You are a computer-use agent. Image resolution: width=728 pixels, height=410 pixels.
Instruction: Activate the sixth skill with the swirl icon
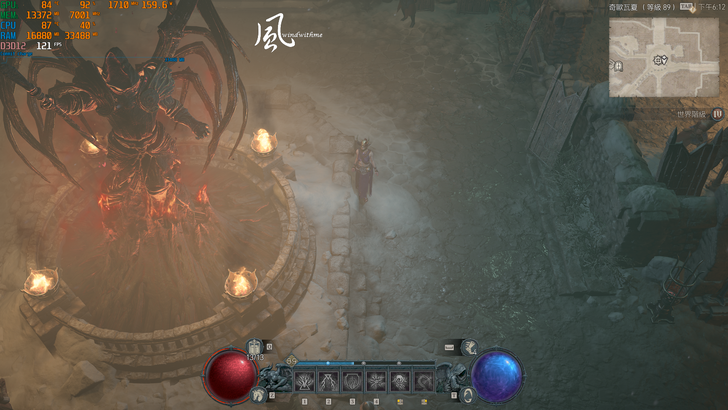point(424,381)
